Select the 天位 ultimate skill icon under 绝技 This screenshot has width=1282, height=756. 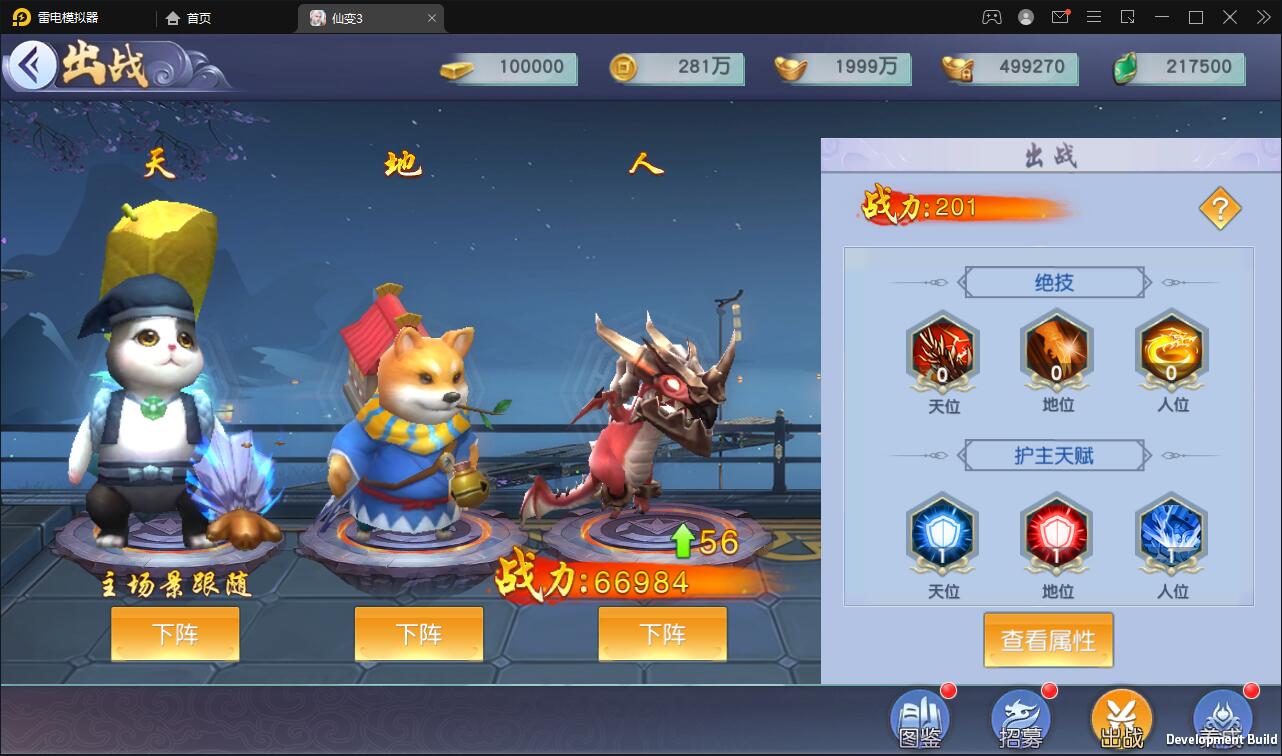(x=942, y=352)
